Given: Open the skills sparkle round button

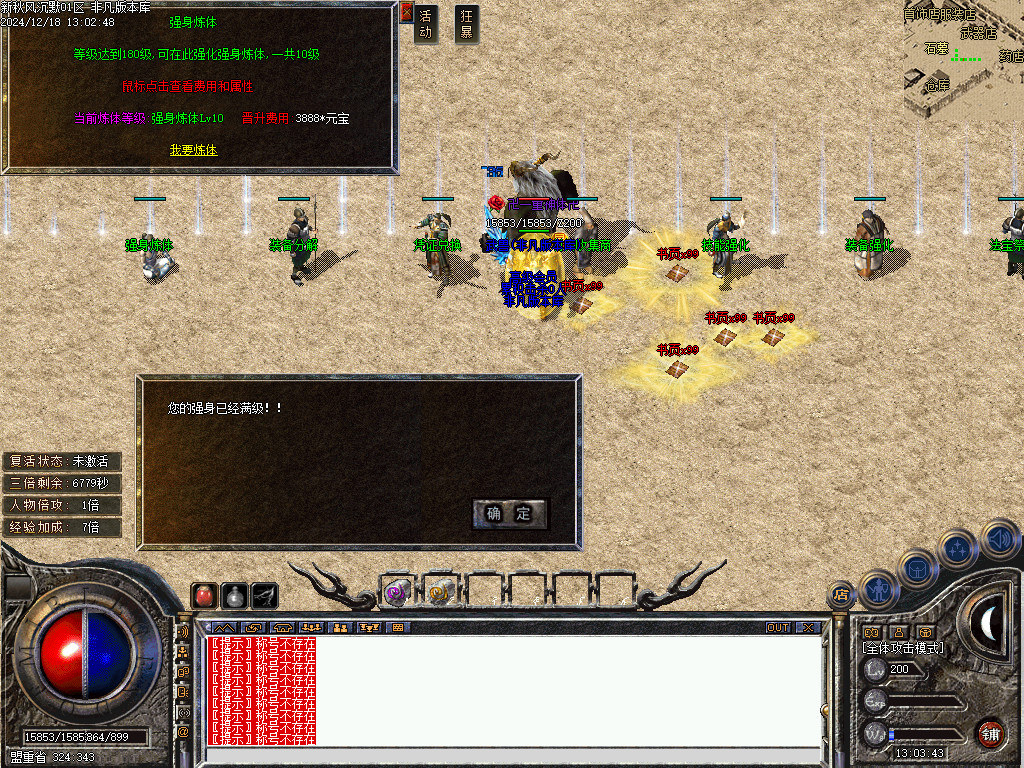Looking at the screenshot, I should (x=957, y=548).
